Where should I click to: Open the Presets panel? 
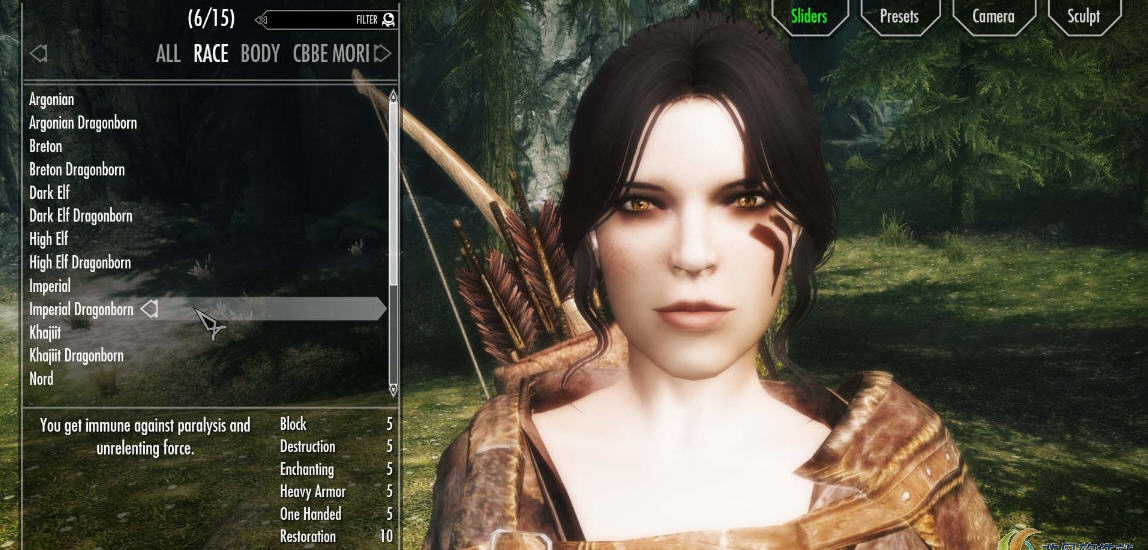[x=899, y=16]
